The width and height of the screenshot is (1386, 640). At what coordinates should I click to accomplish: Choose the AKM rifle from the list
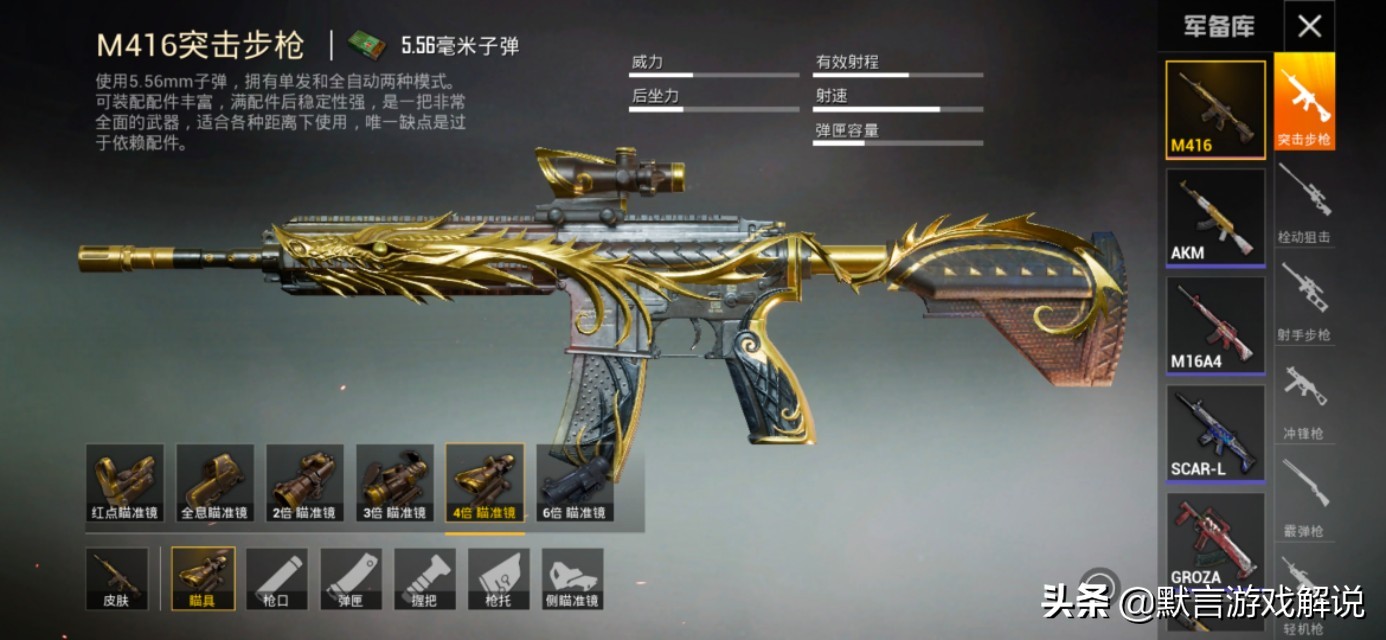pos(1215,217)
